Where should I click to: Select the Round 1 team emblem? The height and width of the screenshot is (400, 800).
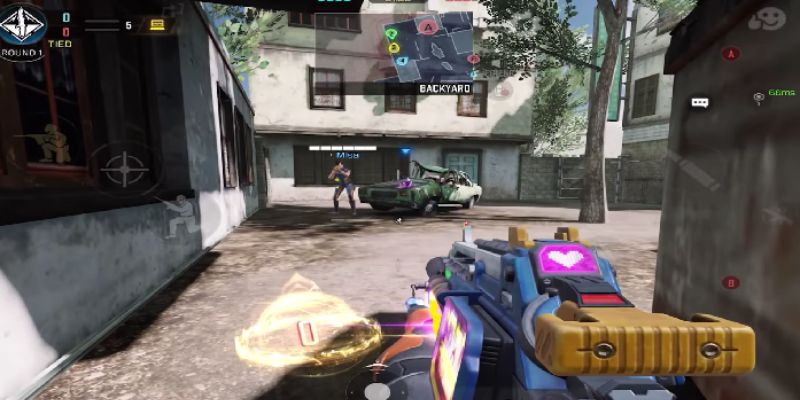(x=22, y=24)
